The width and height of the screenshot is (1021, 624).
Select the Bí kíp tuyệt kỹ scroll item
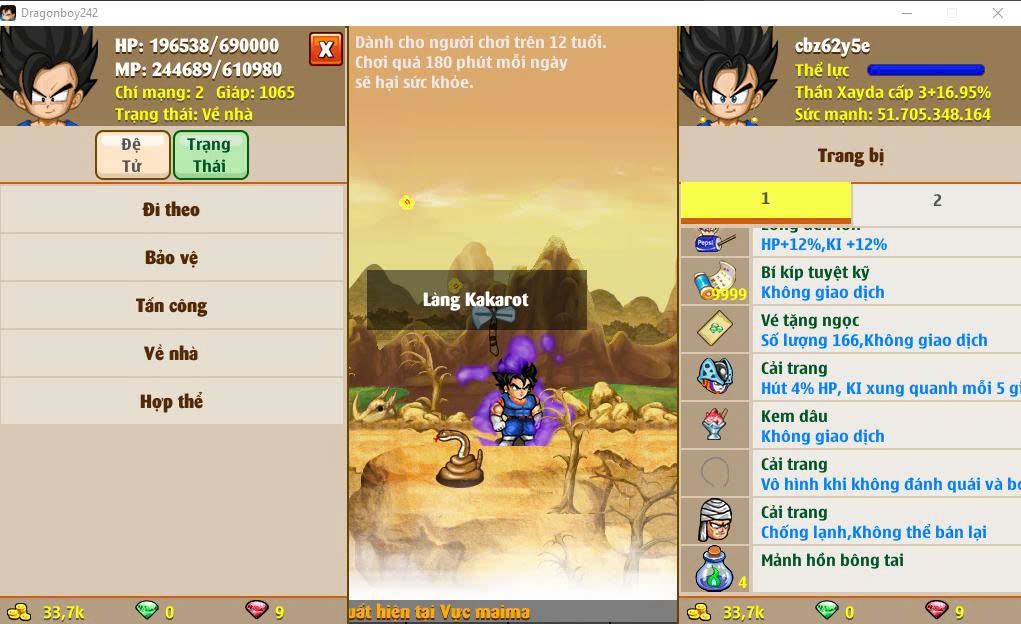point(850,281)
